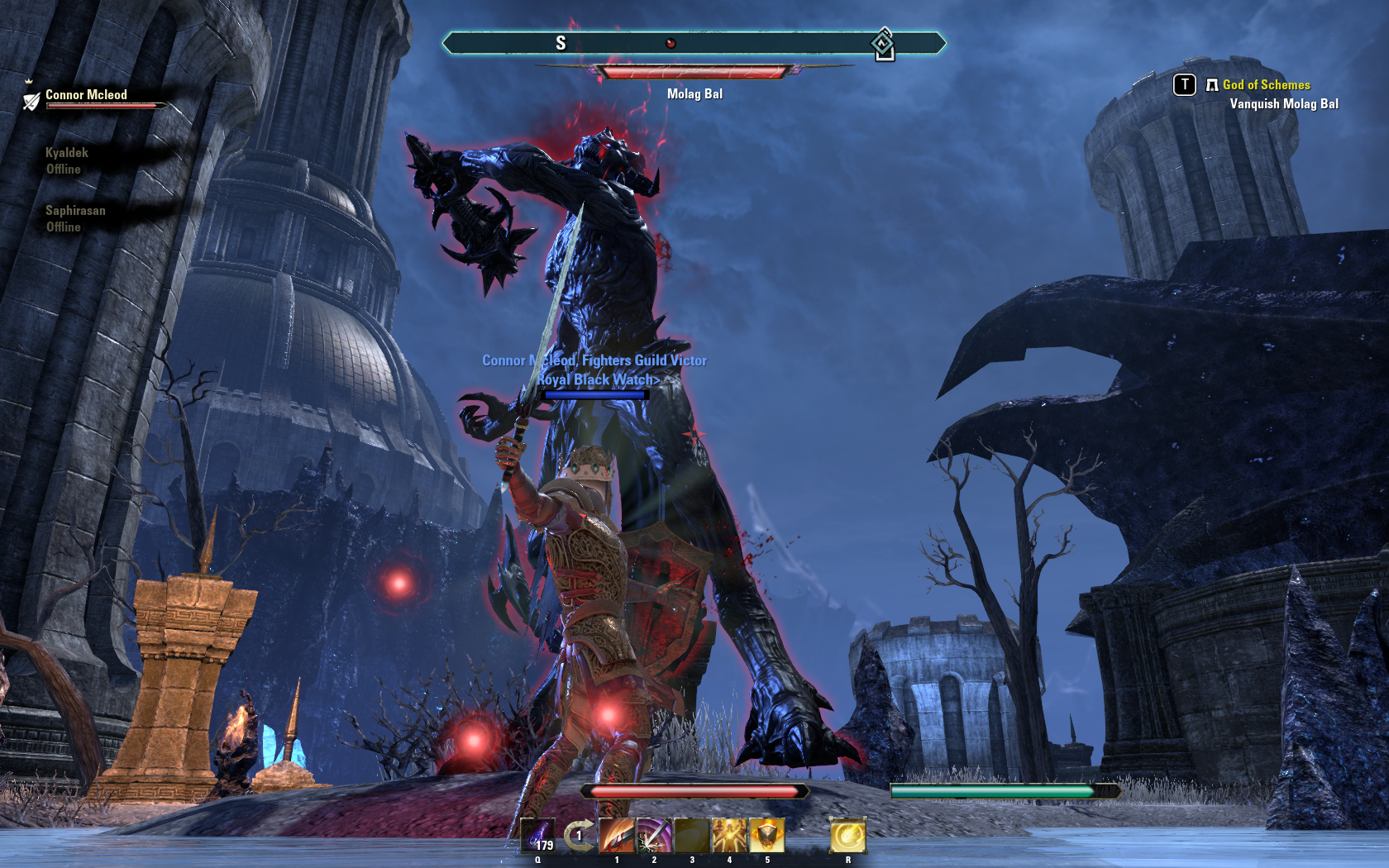Activate the bloody sword slash ability
1389x868 pixels.
[x=616, y=836]
